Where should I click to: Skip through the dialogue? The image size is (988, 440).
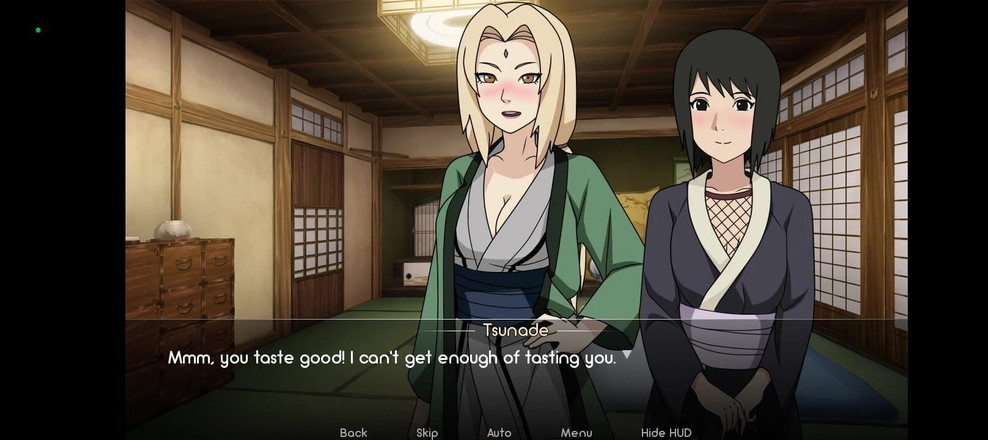click(x=427, y=432)
